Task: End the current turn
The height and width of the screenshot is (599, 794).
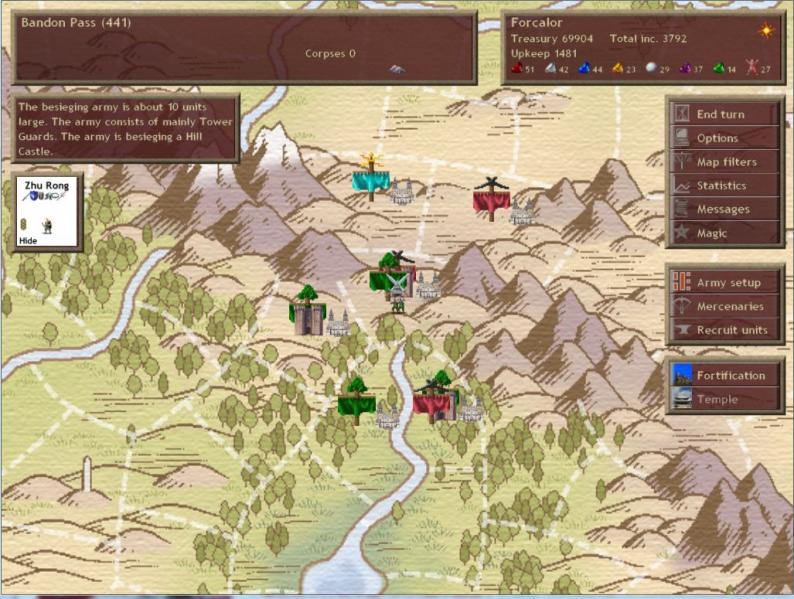Action: coord(724,114)
